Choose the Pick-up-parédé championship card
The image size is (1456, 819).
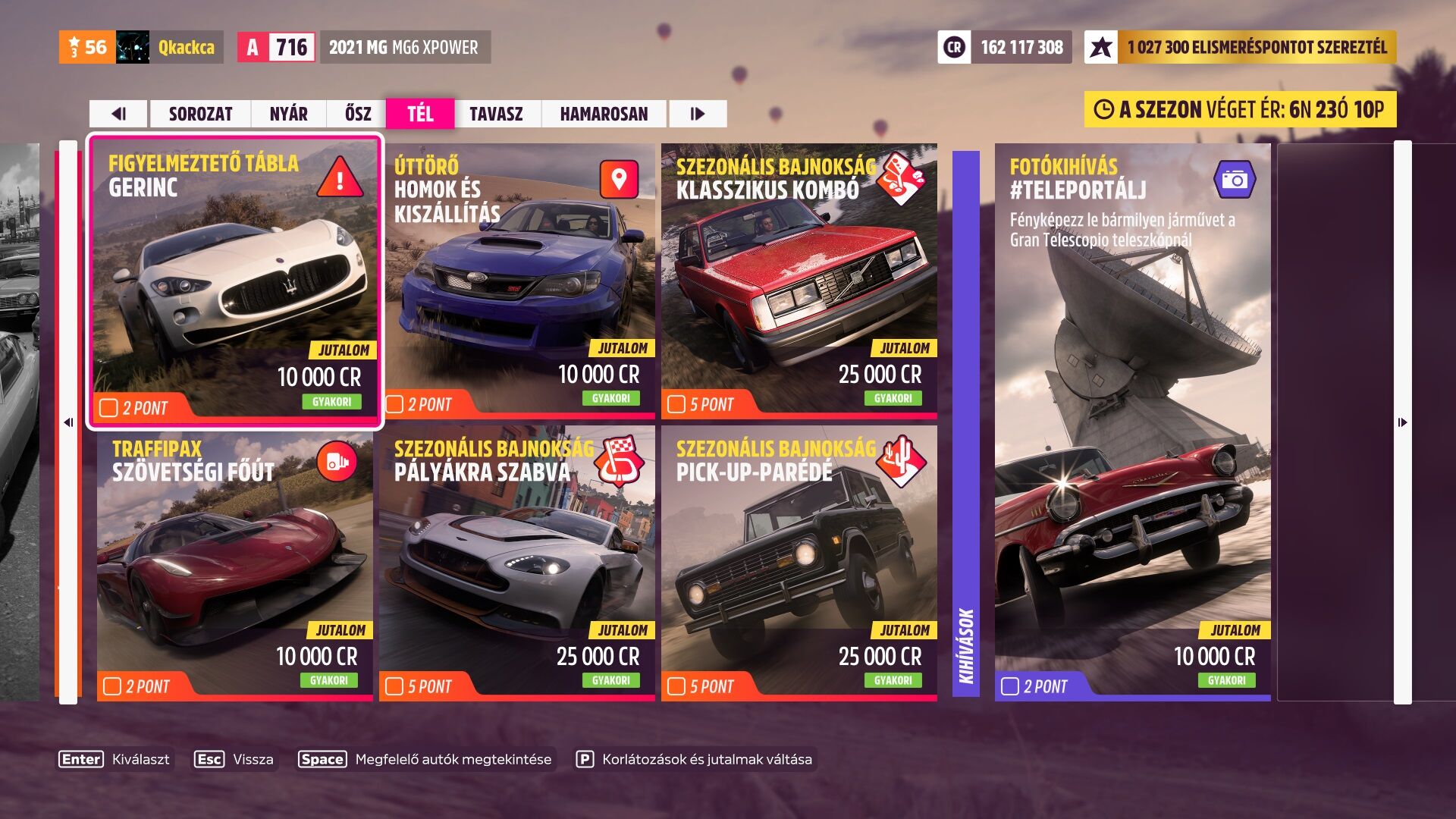799,563
